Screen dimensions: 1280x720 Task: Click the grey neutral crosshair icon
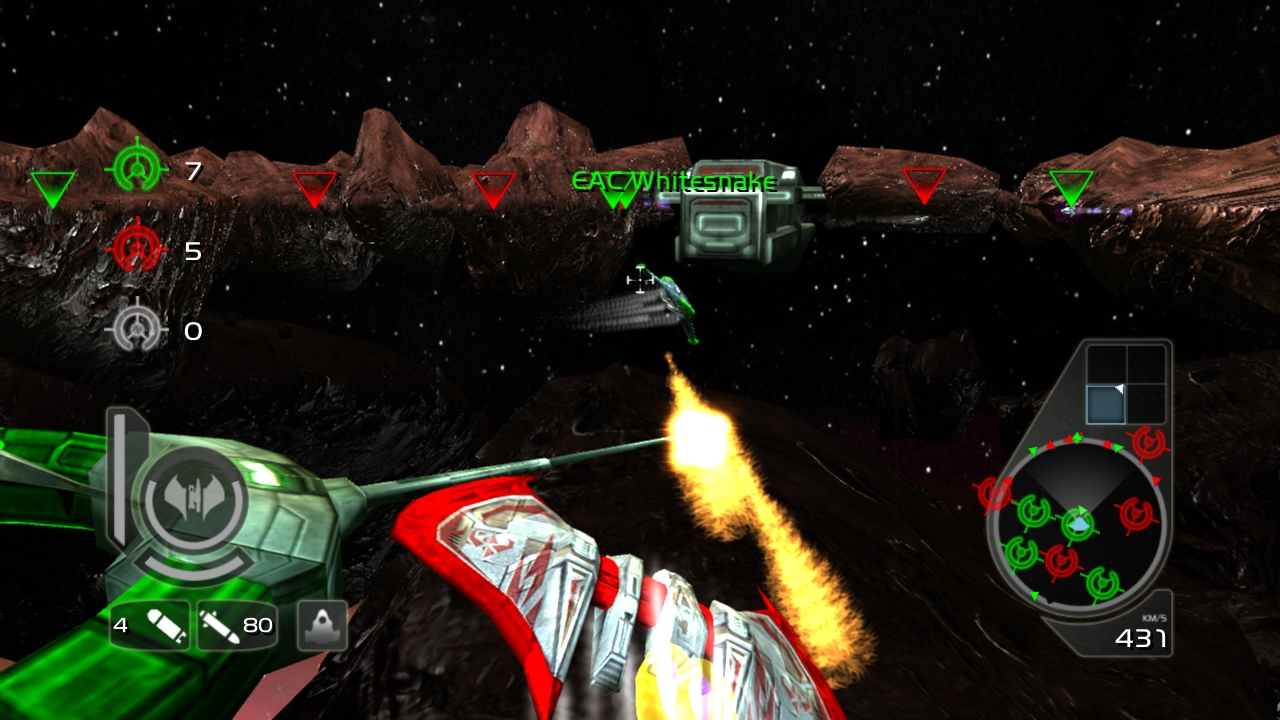136,330
